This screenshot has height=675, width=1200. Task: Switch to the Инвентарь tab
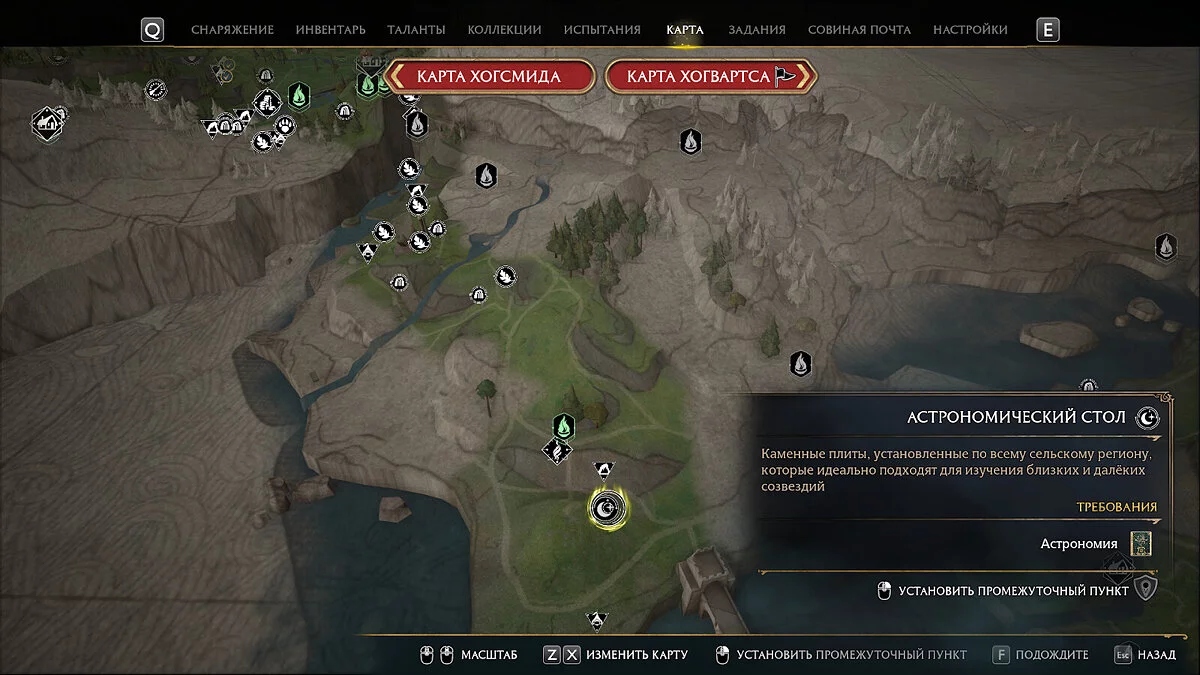pyautogui.click(x=330, y=30)
